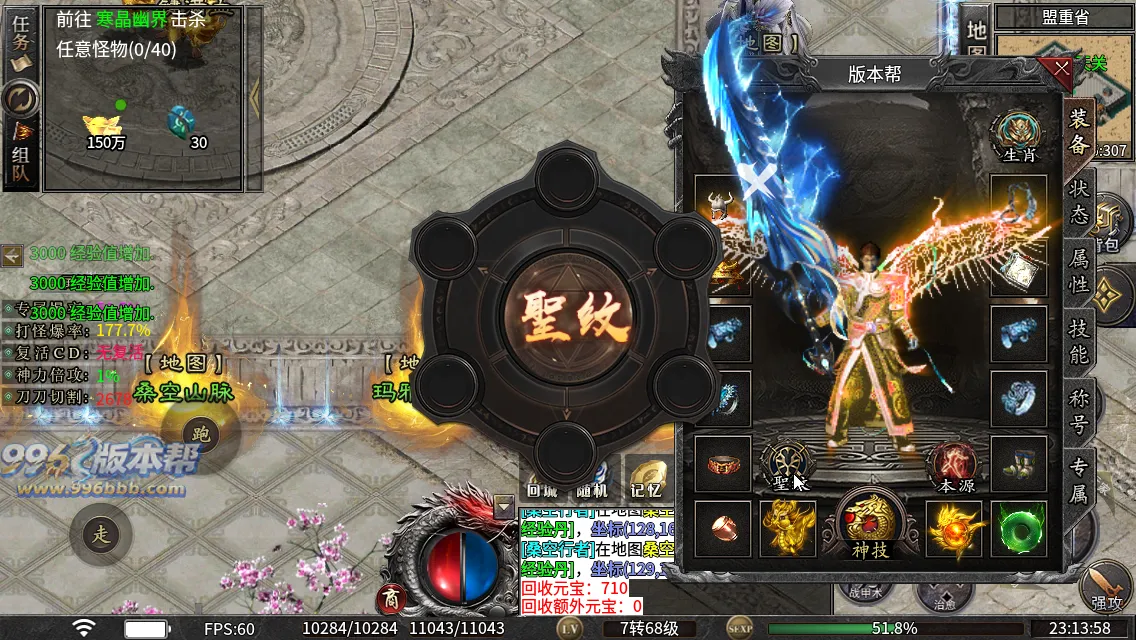Close the character equipment panel
Screen dimensions: 1136x640
pos(1056,71)
